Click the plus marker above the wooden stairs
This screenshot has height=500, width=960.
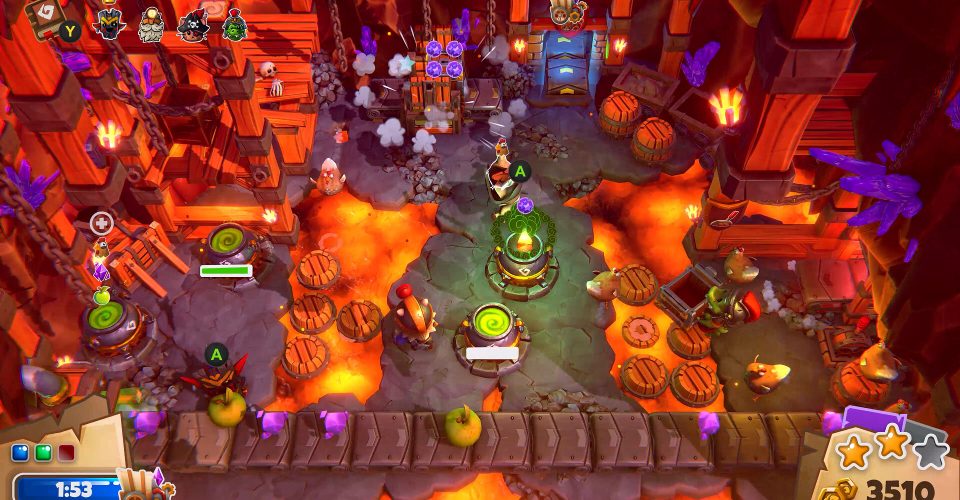point(101,223)
